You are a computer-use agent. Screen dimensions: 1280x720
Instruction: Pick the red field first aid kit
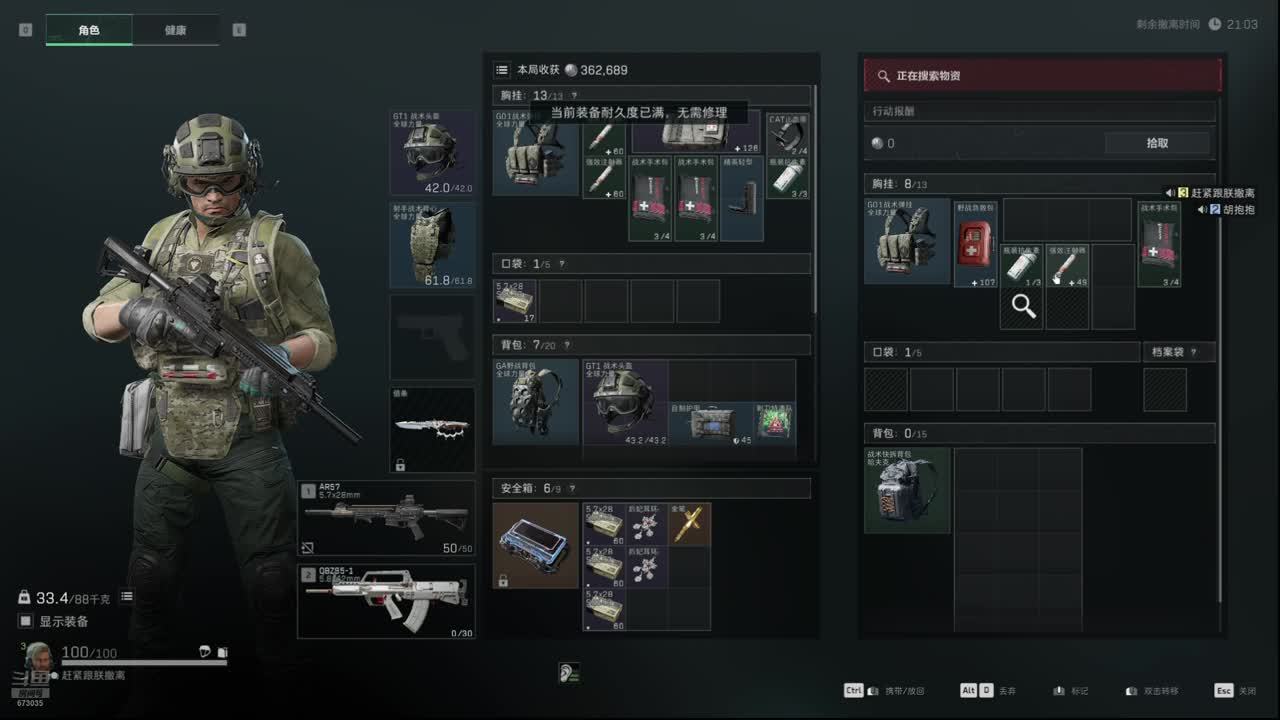(975, 243)
